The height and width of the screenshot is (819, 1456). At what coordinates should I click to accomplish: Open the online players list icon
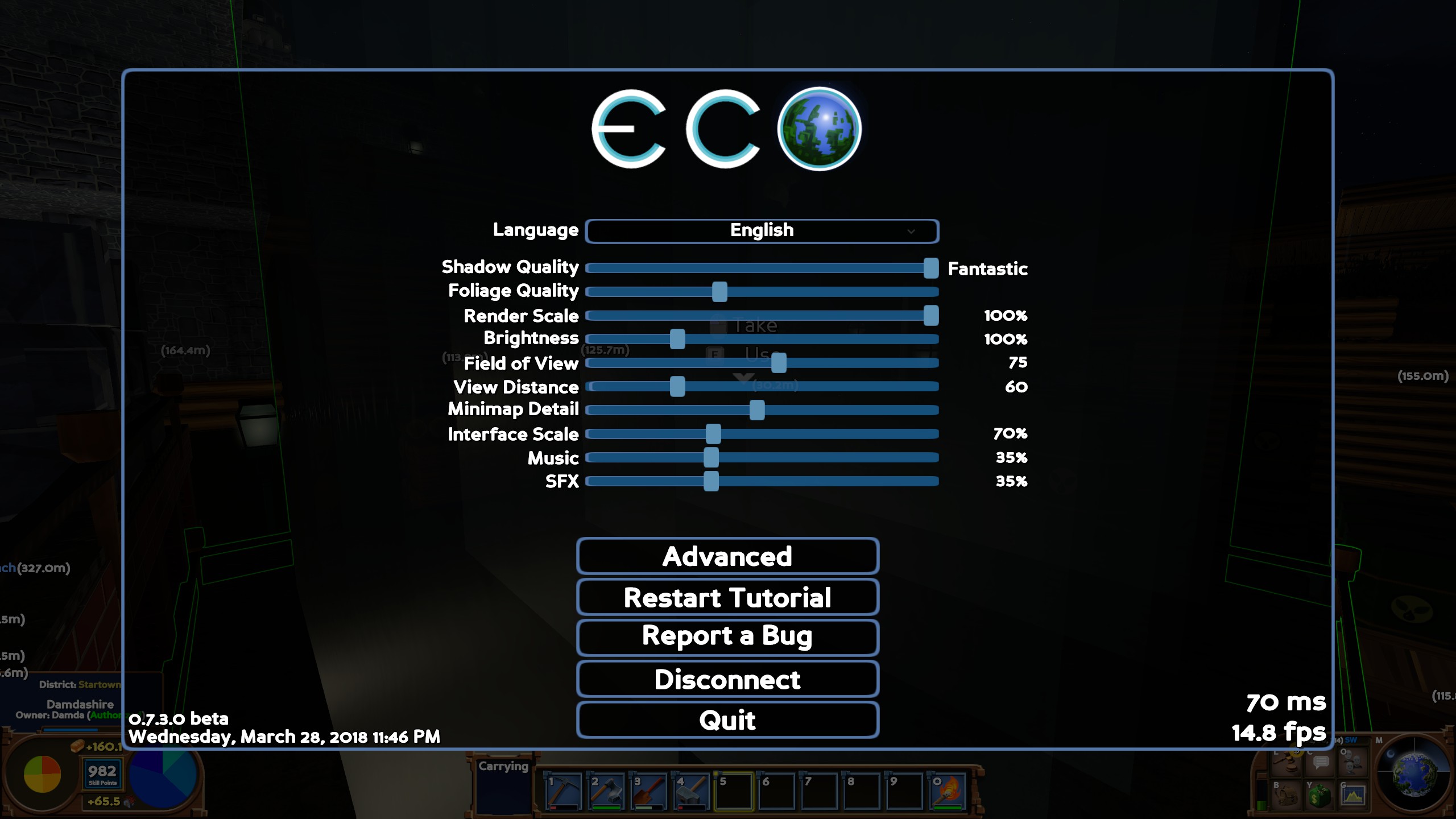pyautogui.click(x=1351, y=762)
